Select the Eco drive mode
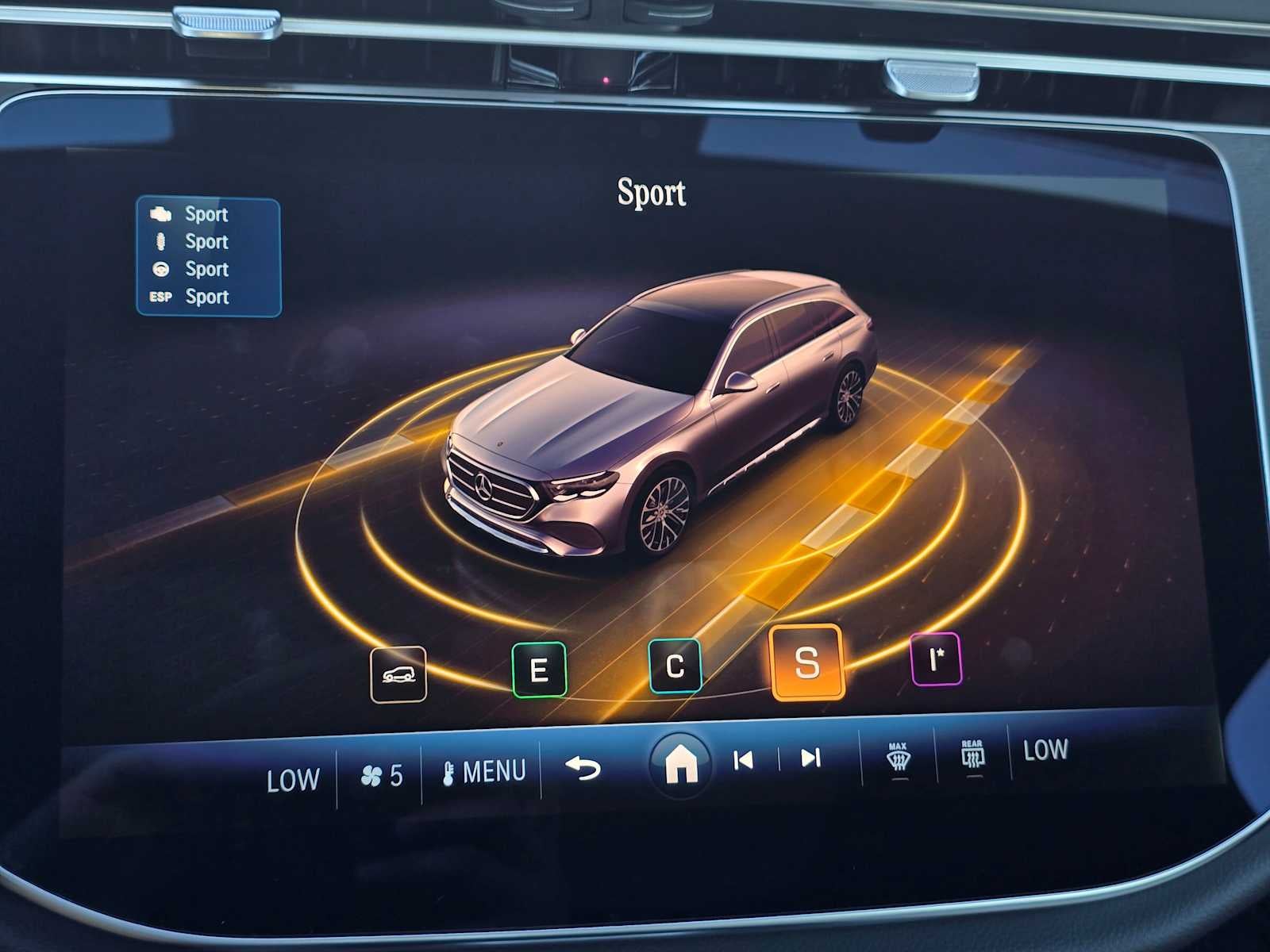Screen dimensions: 1270x952 click(x=540, y=669)
